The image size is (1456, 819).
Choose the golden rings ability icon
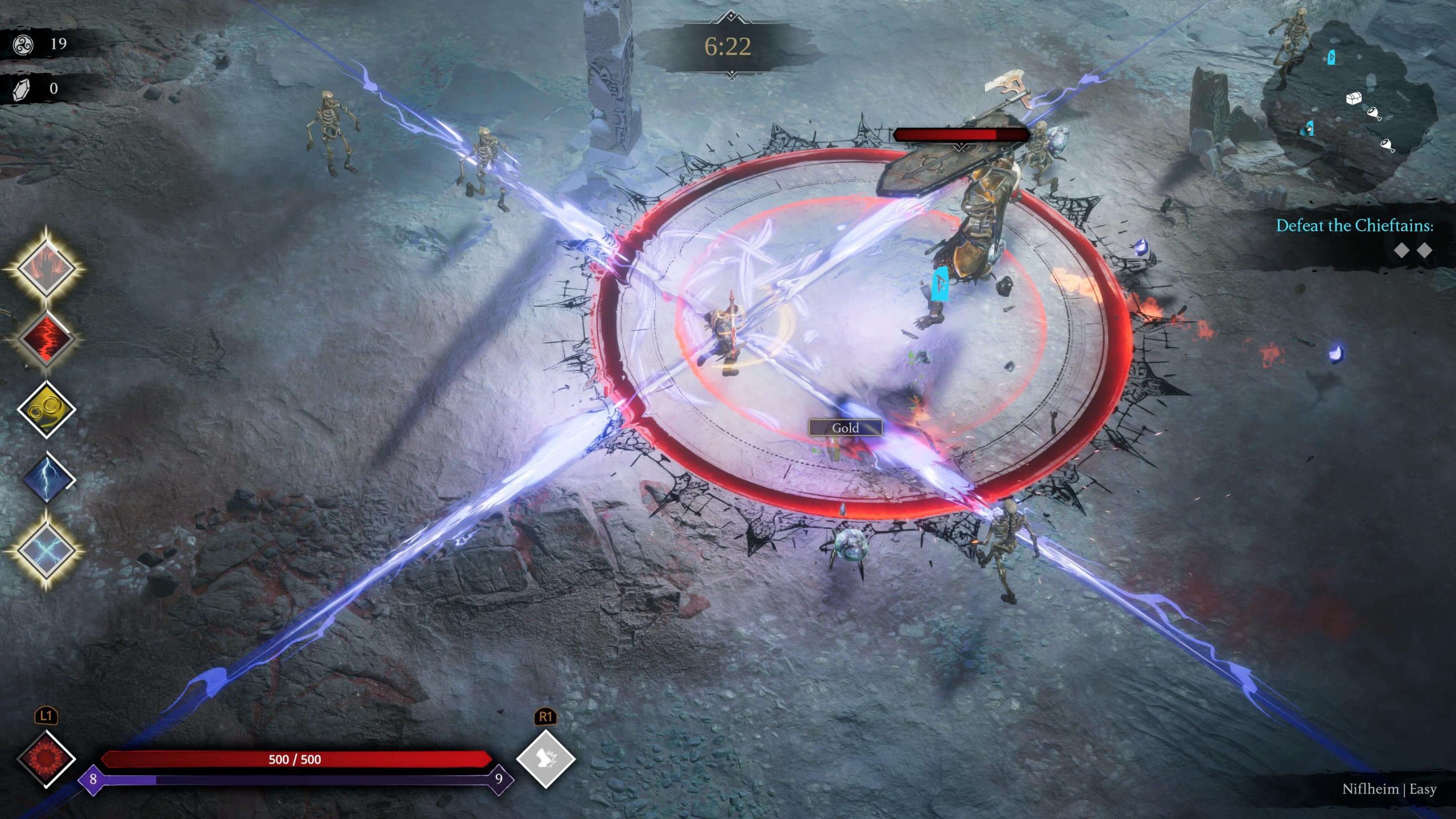tap(45, 409)
